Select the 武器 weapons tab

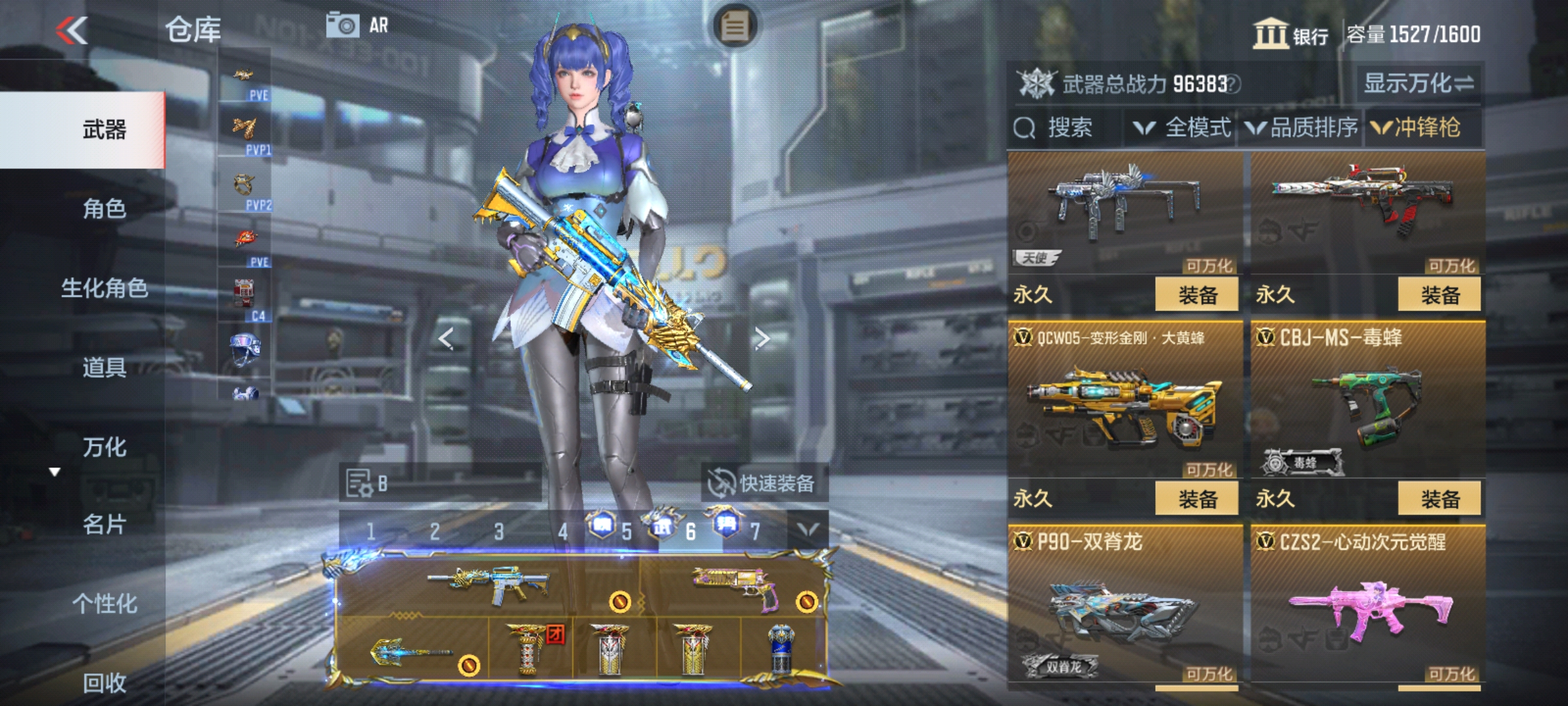[105, 129]
